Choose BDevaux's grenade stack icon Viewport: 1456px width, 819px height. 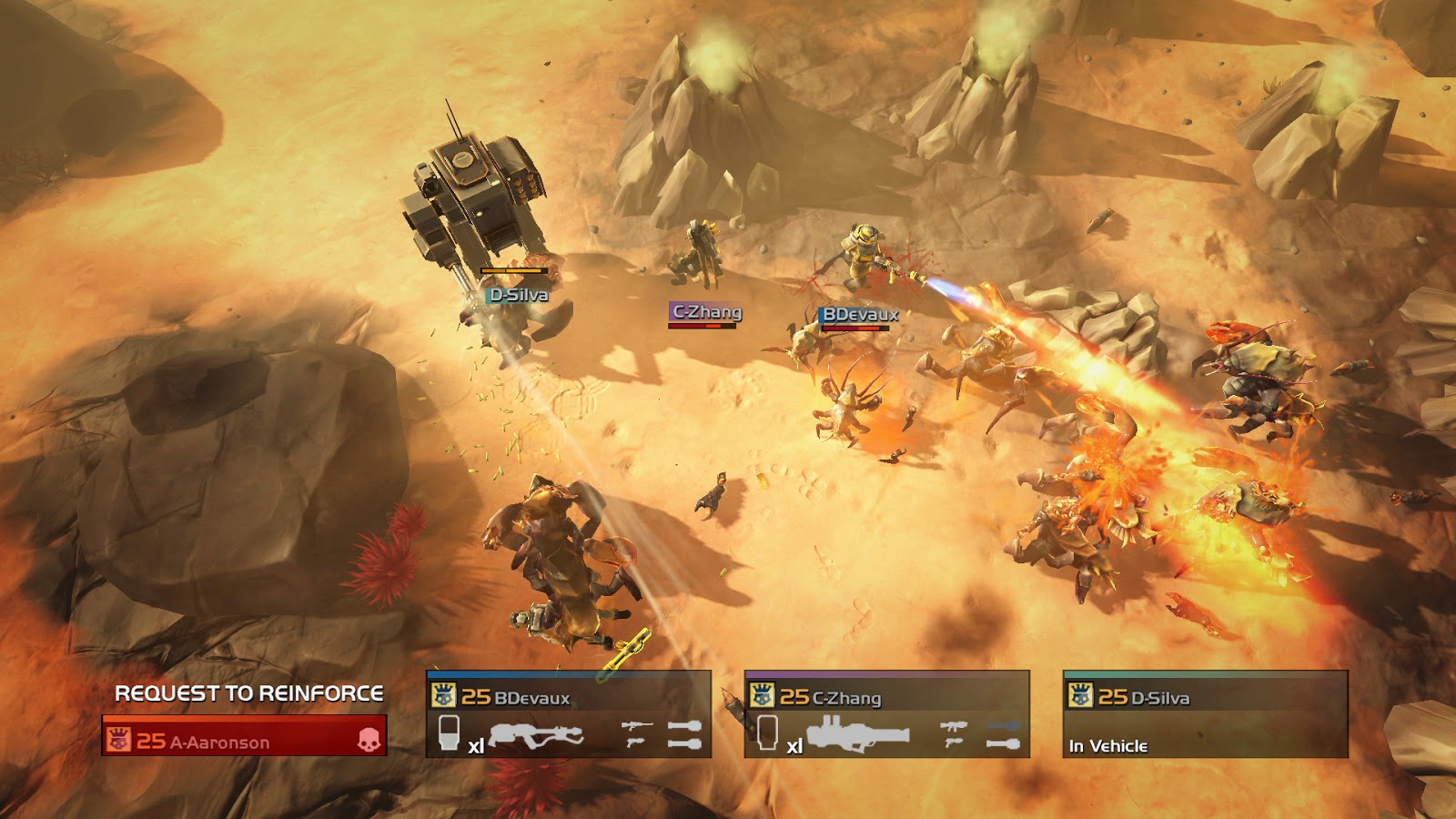tap(684, 735)
